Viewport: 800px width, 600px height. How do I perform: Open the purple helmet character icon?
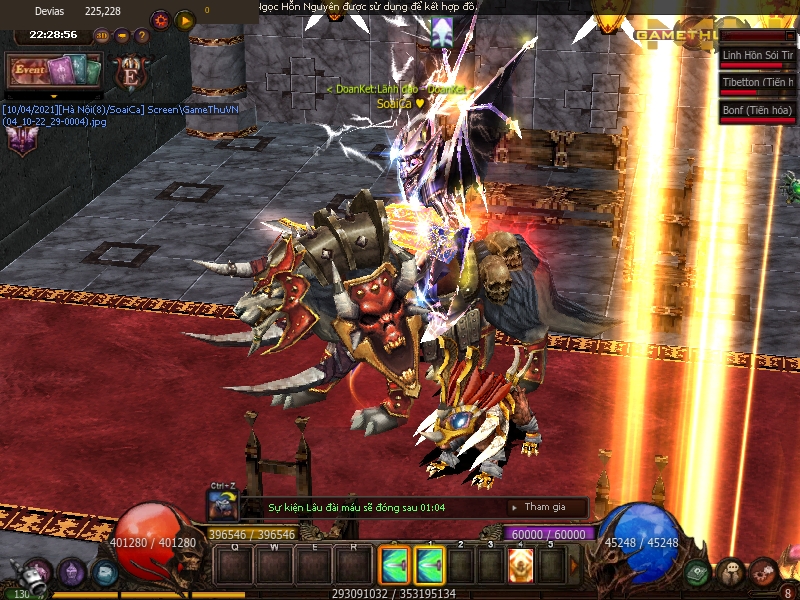71,573
